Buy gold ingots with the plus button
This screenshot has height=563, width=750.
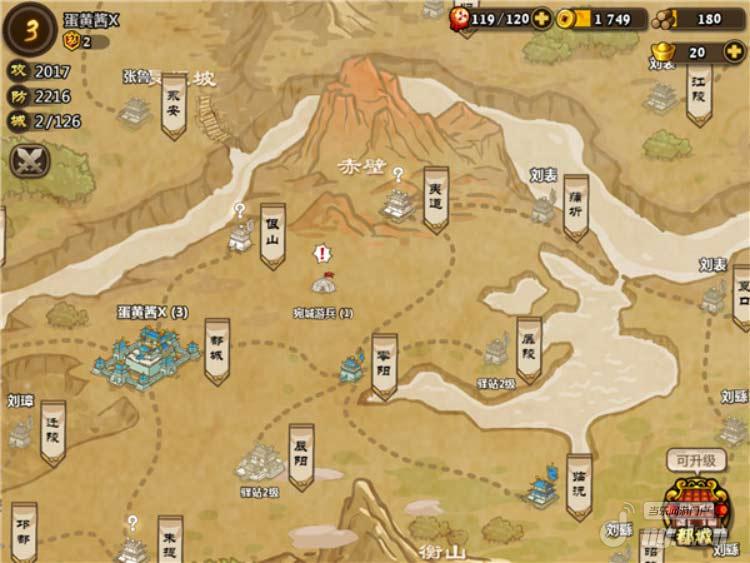[x=736, y=52]
